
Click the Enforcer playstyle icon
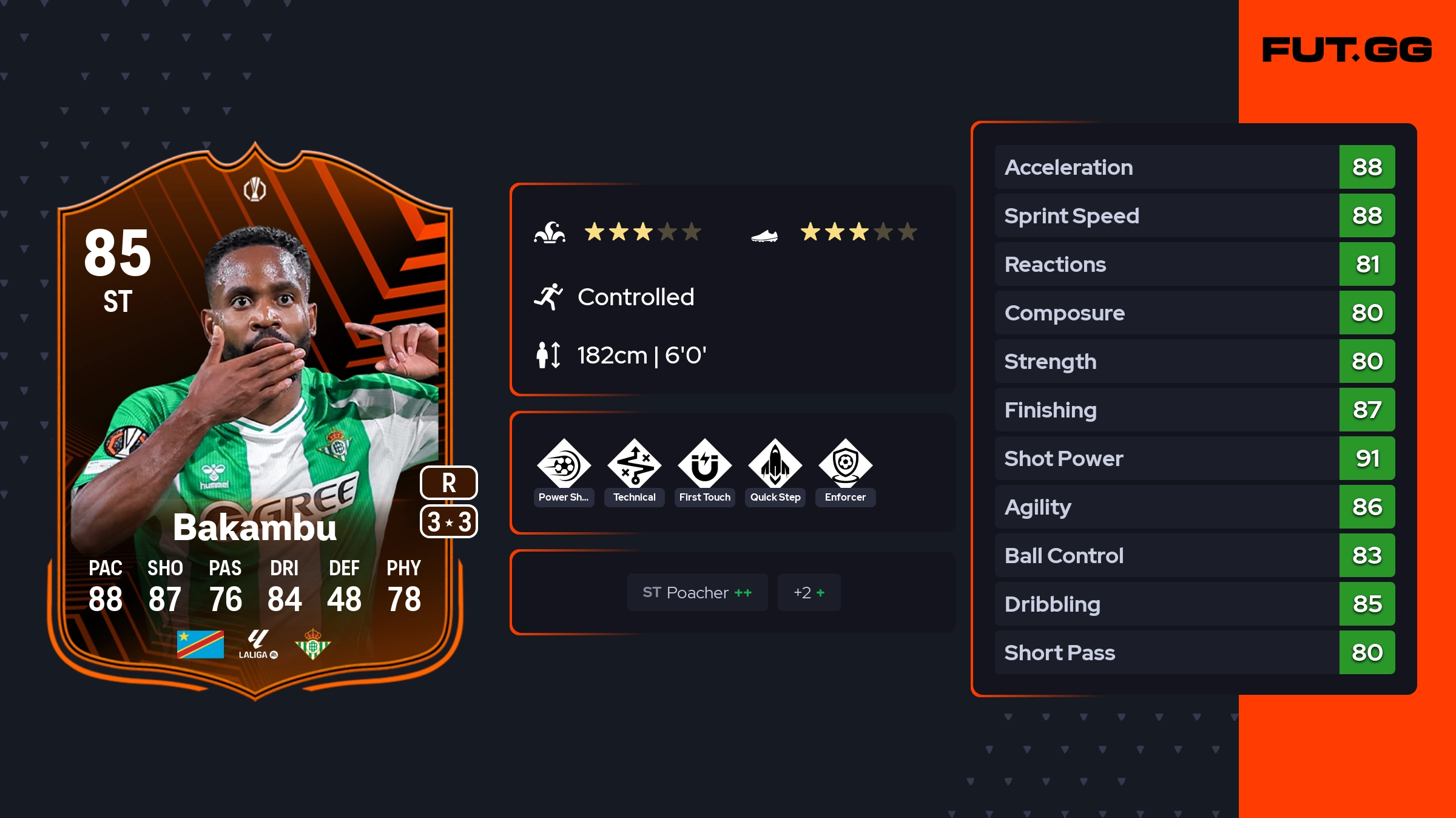(x=845, y=465)
